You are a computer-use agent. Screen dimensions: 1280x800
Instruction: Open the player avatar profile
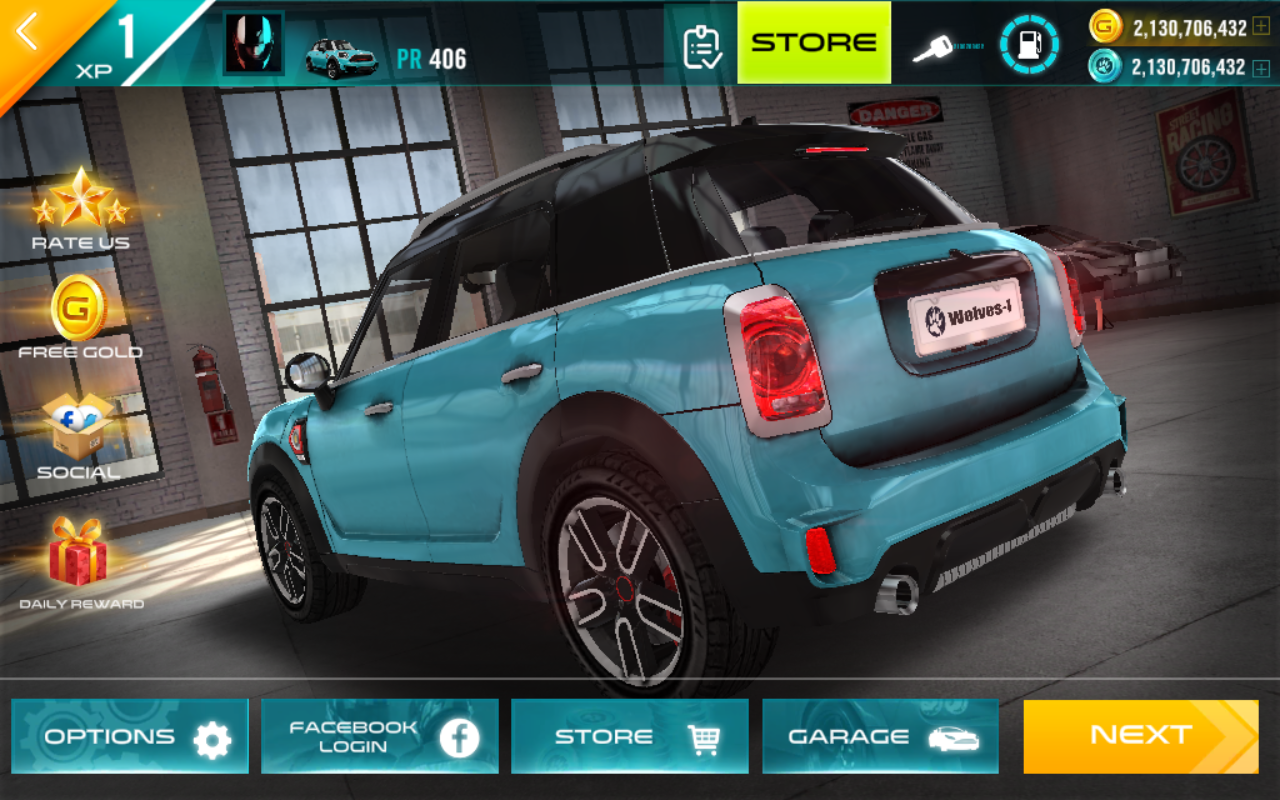click(253, 45)
